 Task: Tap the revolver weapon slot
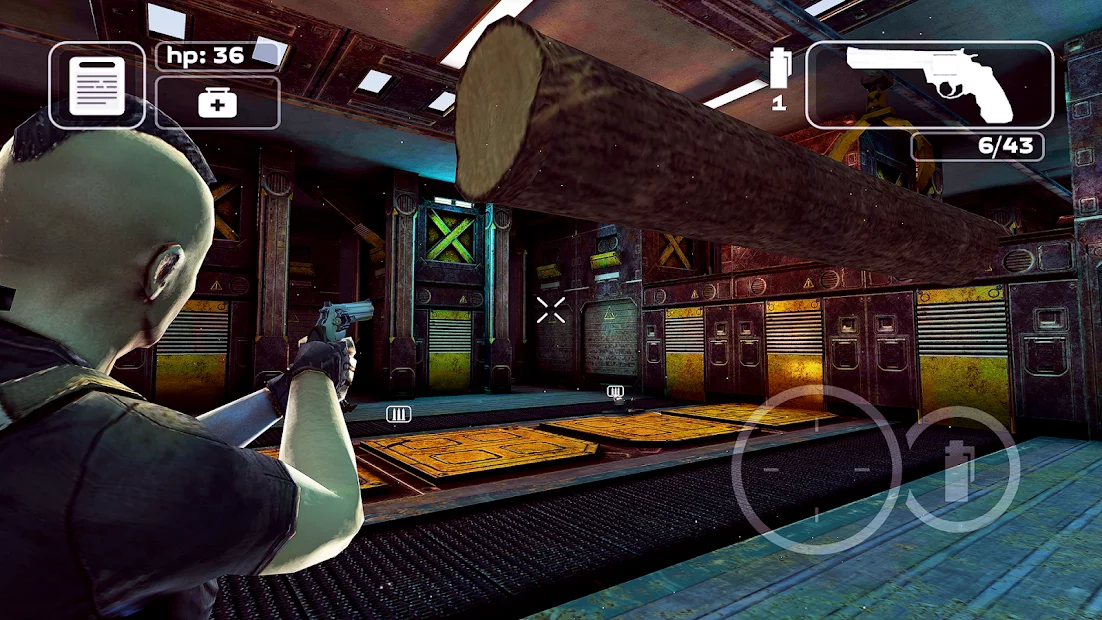click(929, 85)
